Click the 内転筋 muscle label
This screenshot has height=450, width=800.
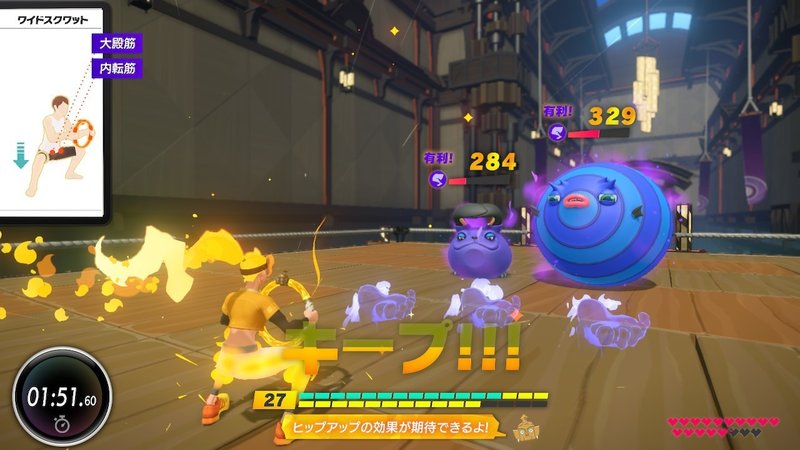pos(115,69)
